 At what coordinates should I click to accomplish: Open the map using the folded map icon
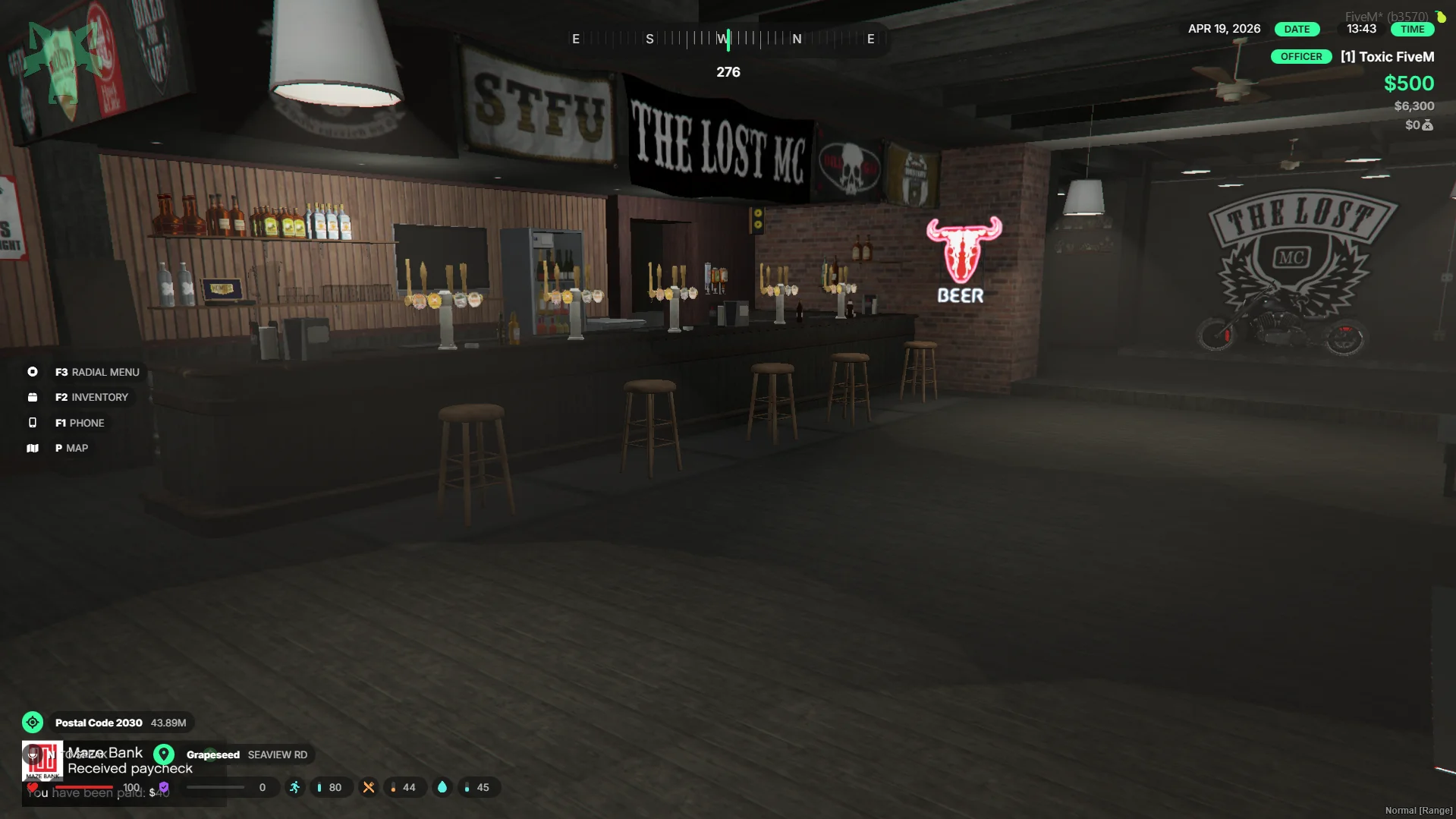pyautogui.click(x=33, y=448)
